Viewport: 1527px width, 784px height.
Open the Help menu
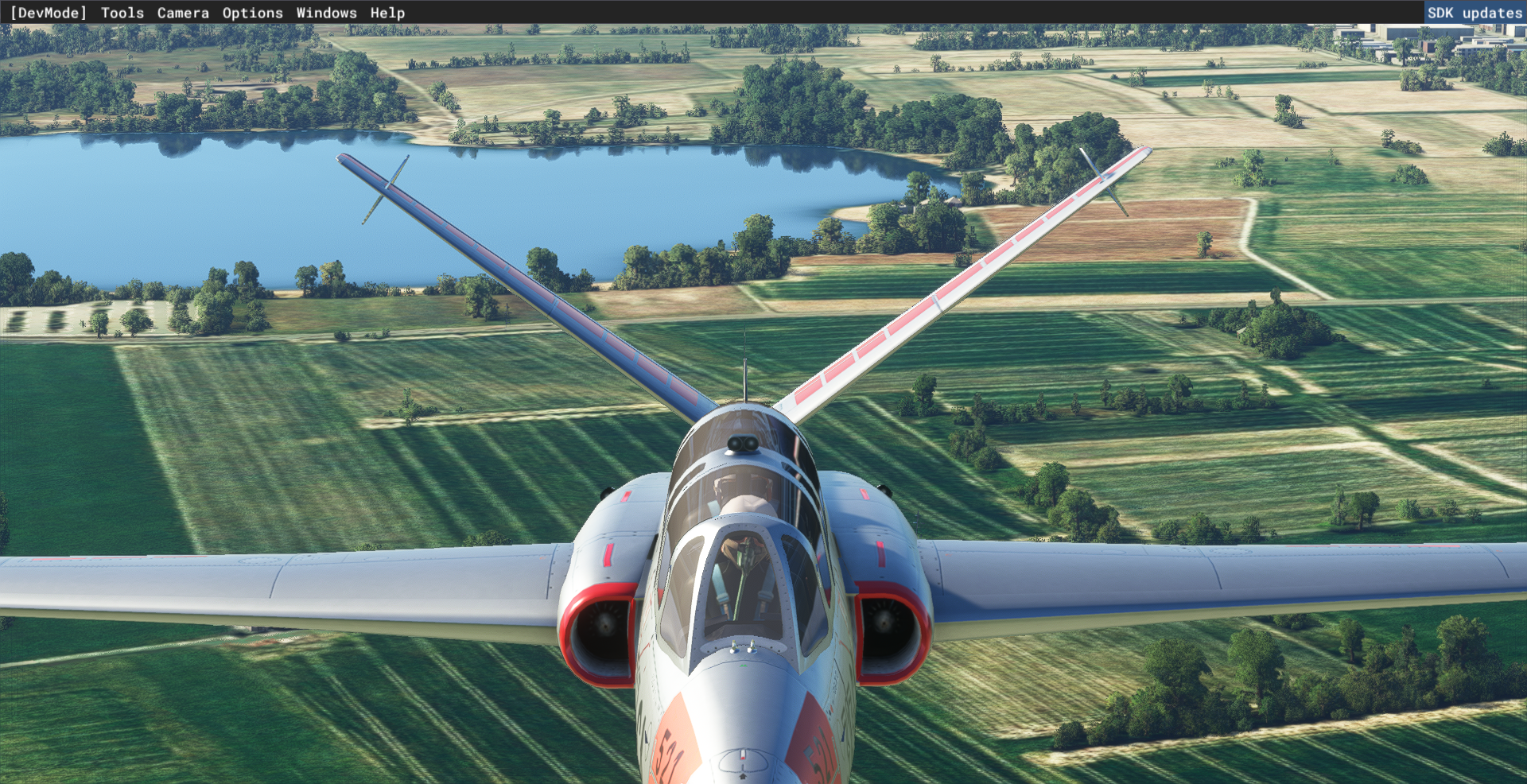(387, 13)
